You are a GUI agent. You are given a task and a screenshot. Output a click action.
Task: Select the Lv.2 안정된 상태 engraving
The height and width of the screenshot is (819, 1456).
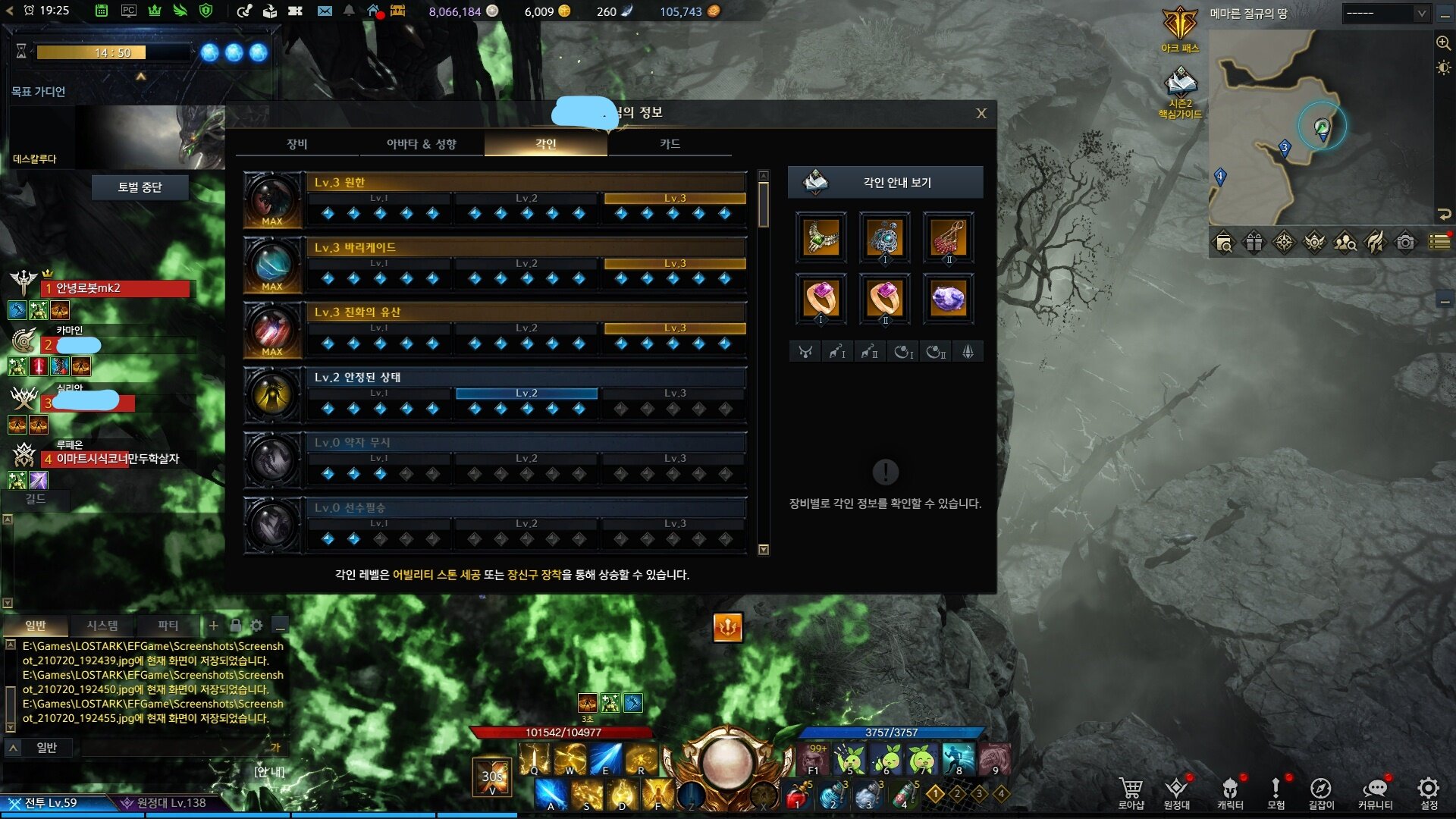tap(526, 378)
